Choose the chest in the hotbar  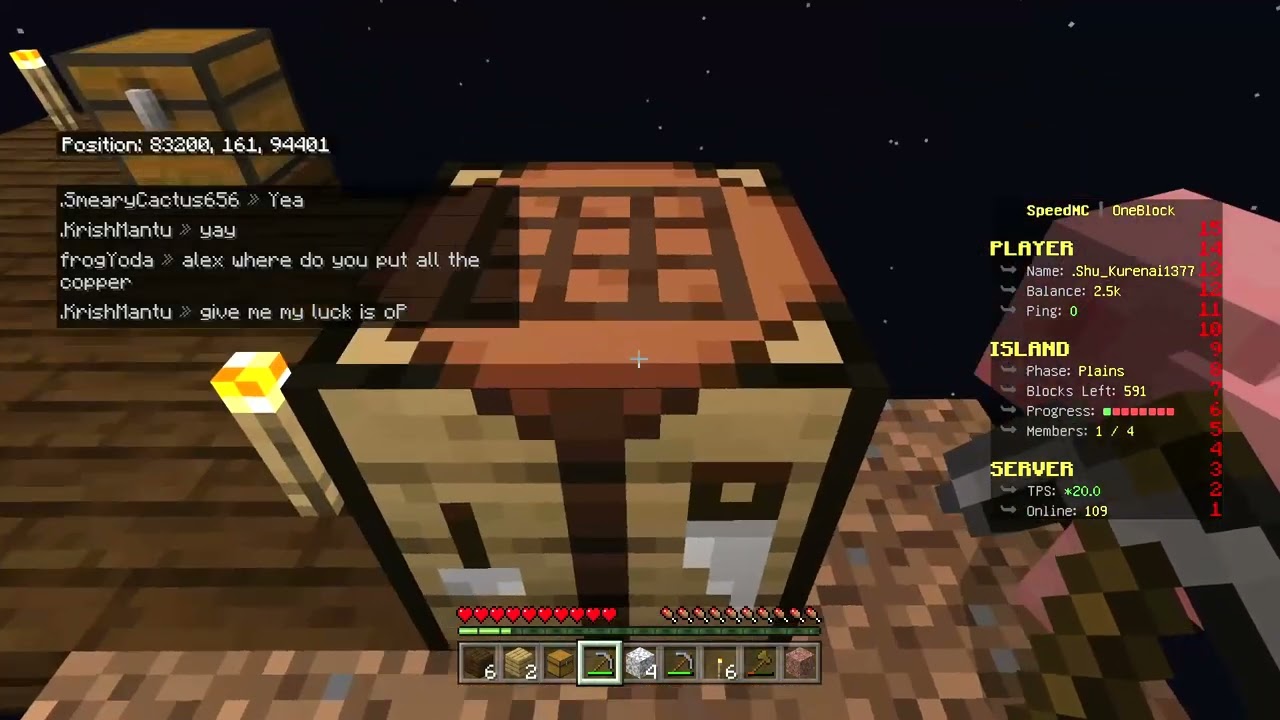(x=560, y=663)
